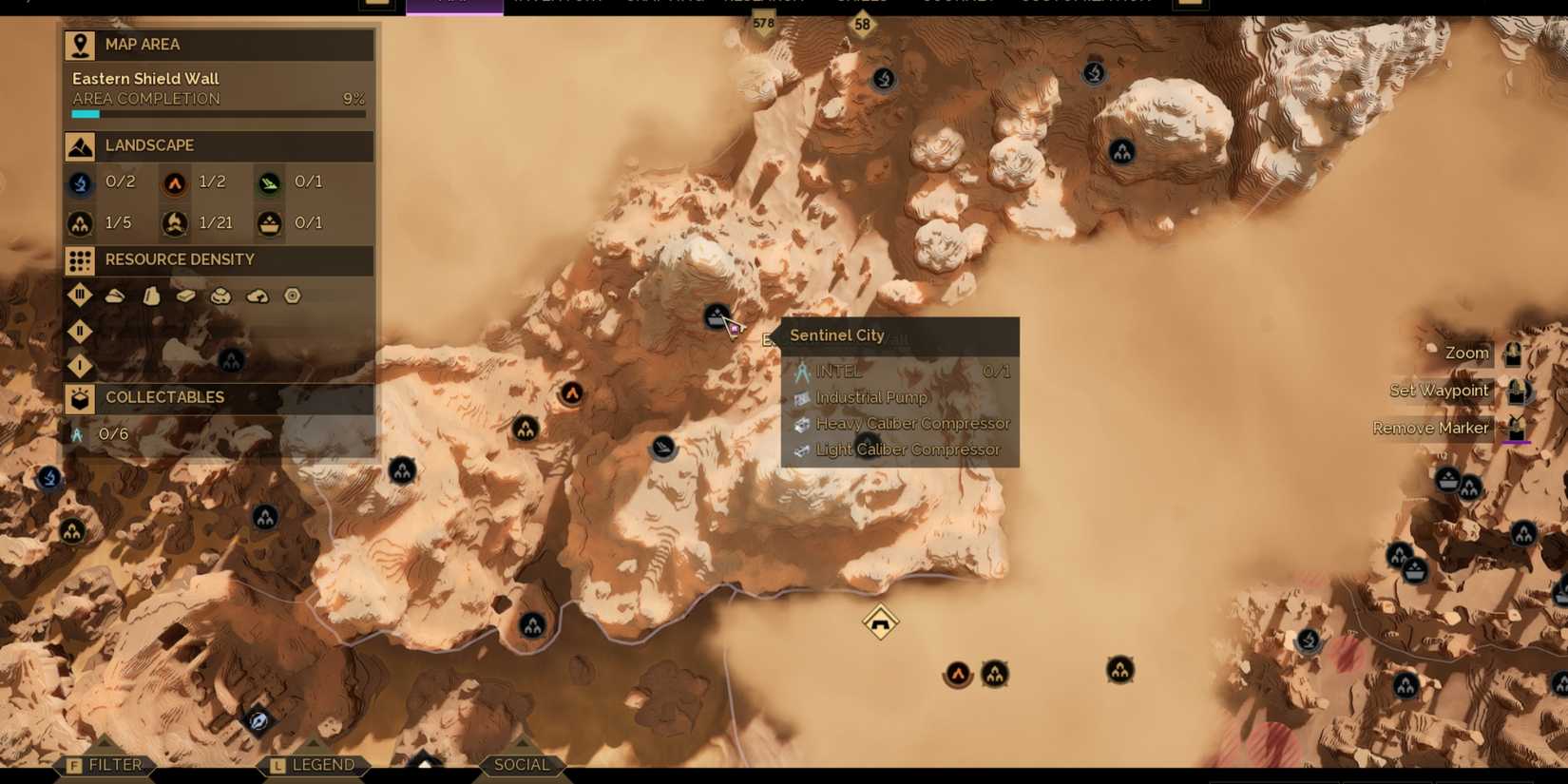Click the Resource Density grid icon
The width and height of the screenshot is (1568, 784).
pos(80,259)
